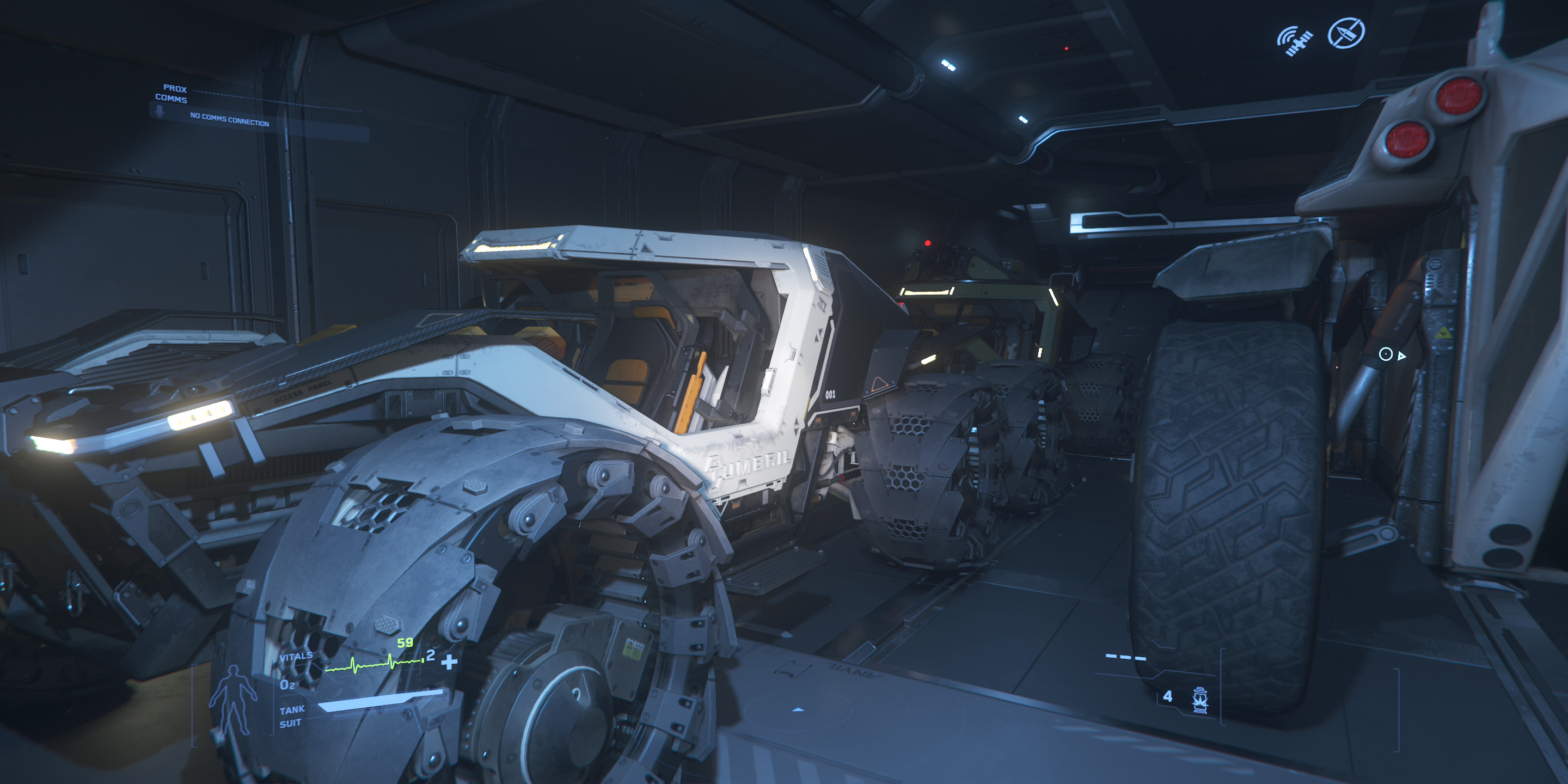Viewport: 1568px width, 784px height.
Task: Select the lantern-shaped item icon
Action: click(1200, 700)
